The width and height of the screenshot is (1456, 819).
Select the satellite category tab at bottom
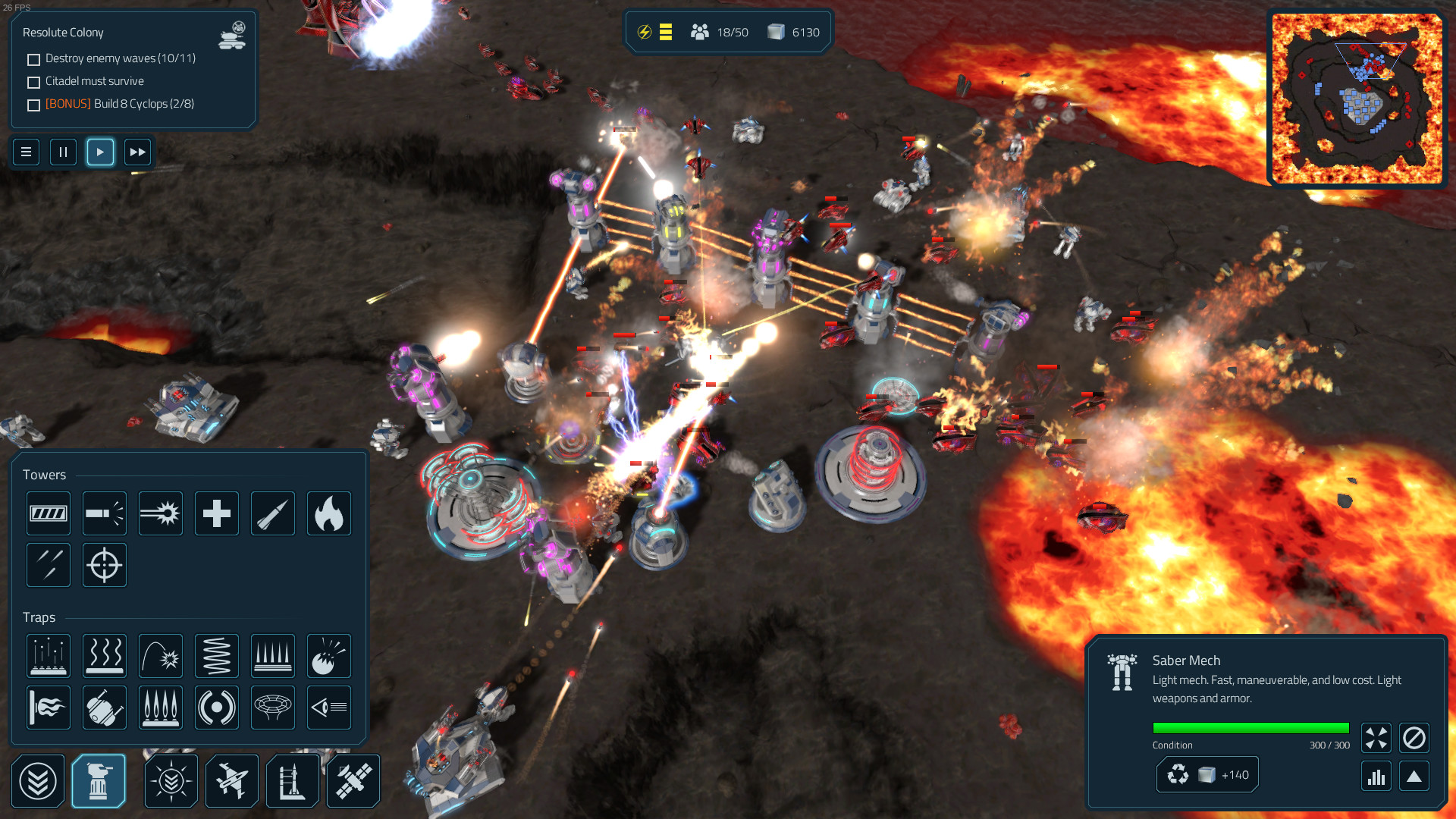pos(353,780)
